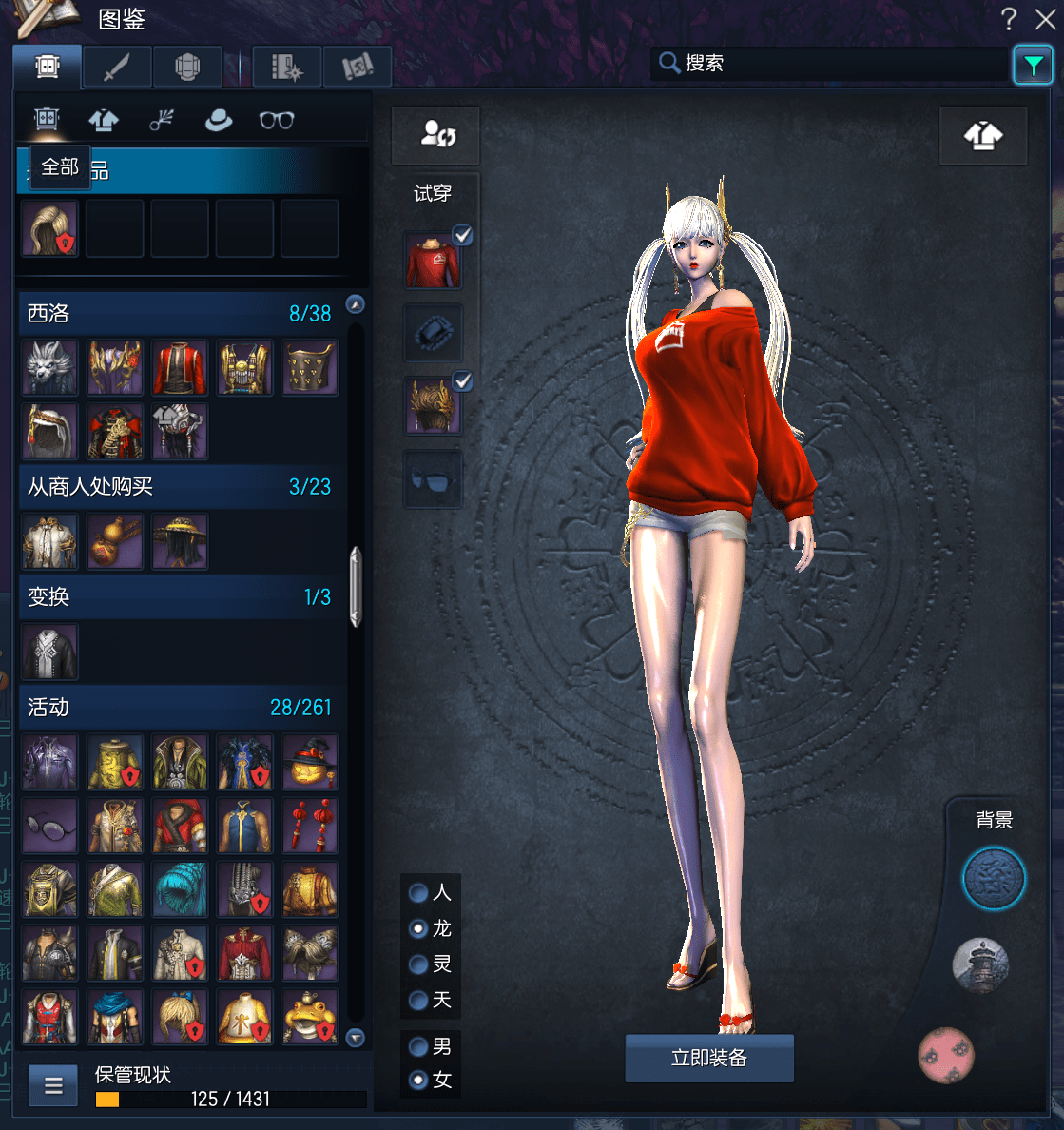Pick the pumpkin witch hat item
Image resolution: width=1064 pixels, height=1130 pixels.
tap(310, 762)
